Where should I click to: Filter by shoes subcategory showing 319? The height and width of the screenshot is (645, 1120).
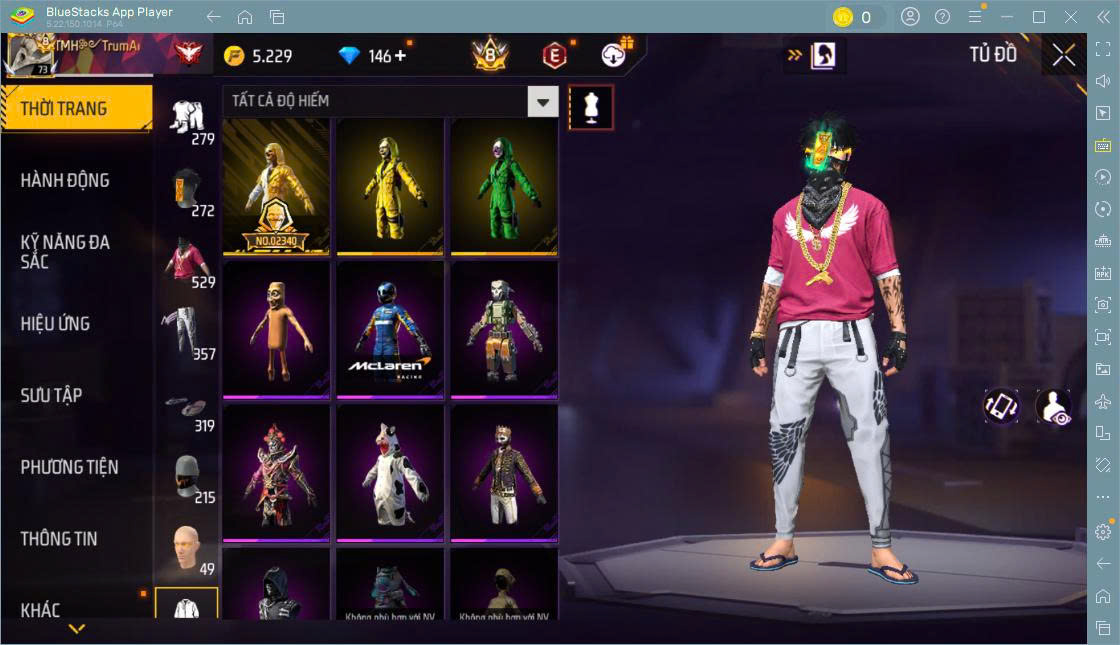(x=186, y=404)
